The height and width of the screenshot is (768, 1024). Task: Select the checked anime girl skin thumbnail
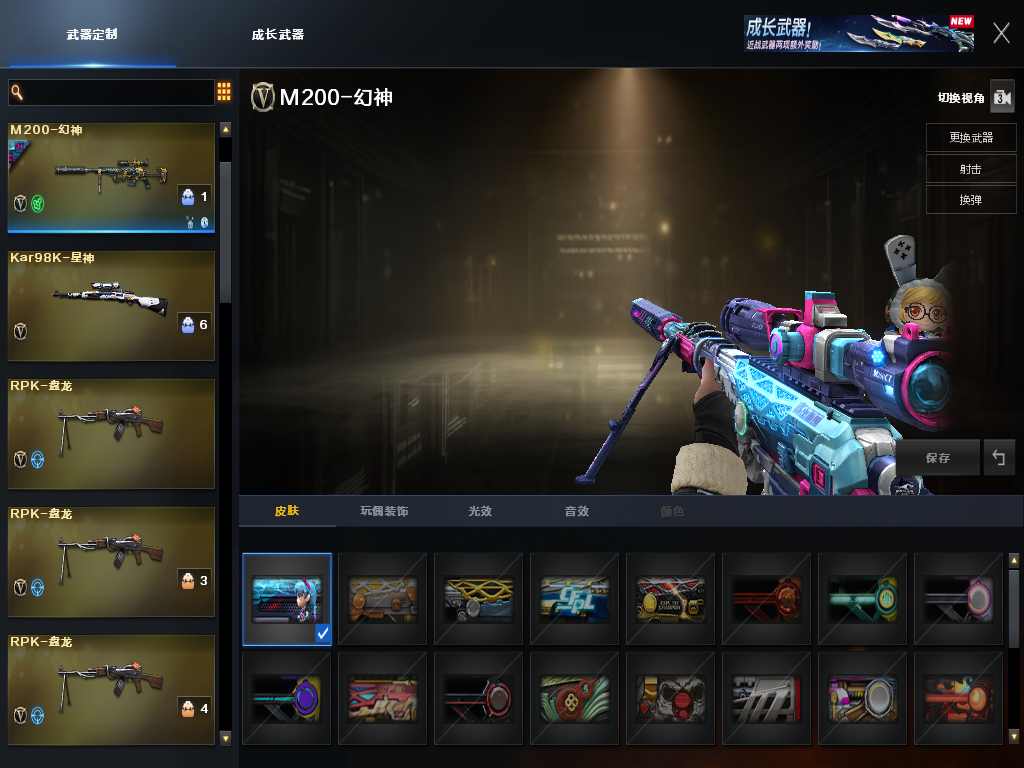(x=287, y=598)
